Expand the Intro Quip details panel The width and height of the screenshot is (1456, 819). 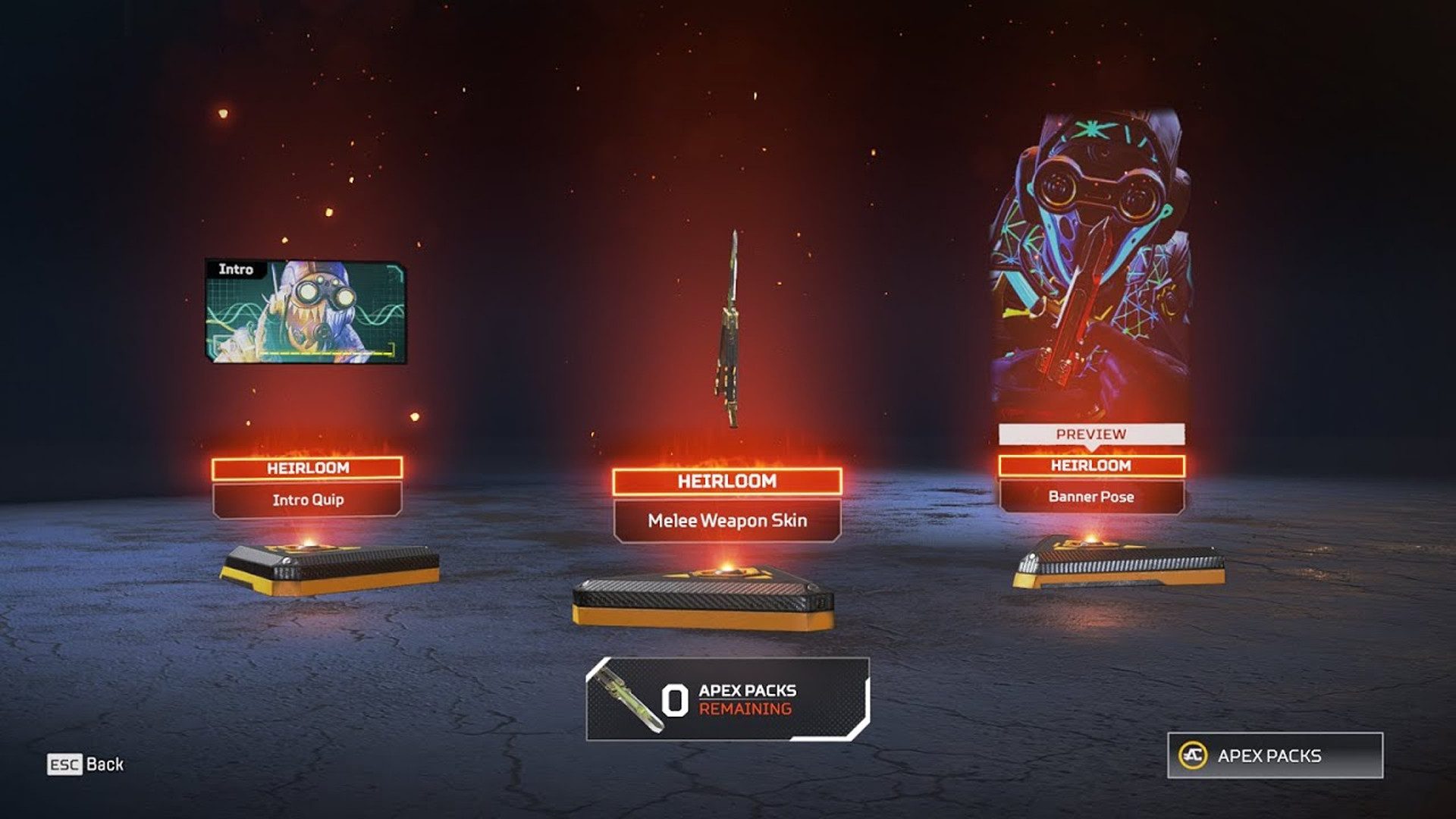pos(306,500)
